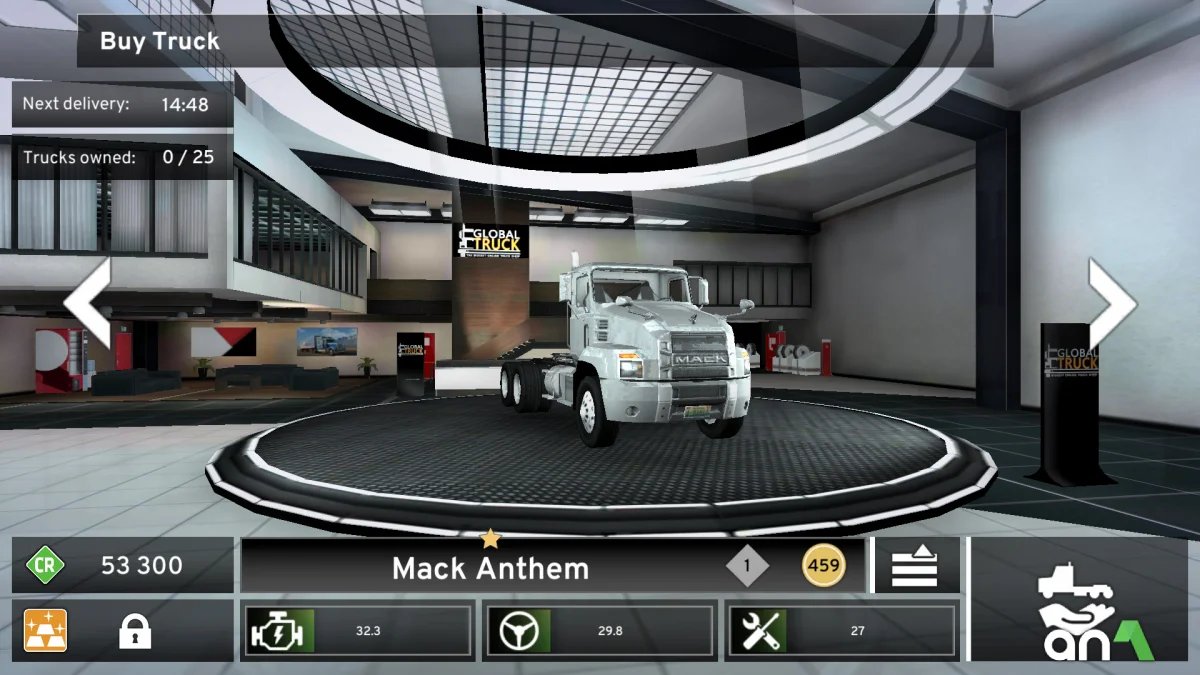Open the CR credits balance panel
The width and height of the screenshot is (1200, 675).
point(122,566)
